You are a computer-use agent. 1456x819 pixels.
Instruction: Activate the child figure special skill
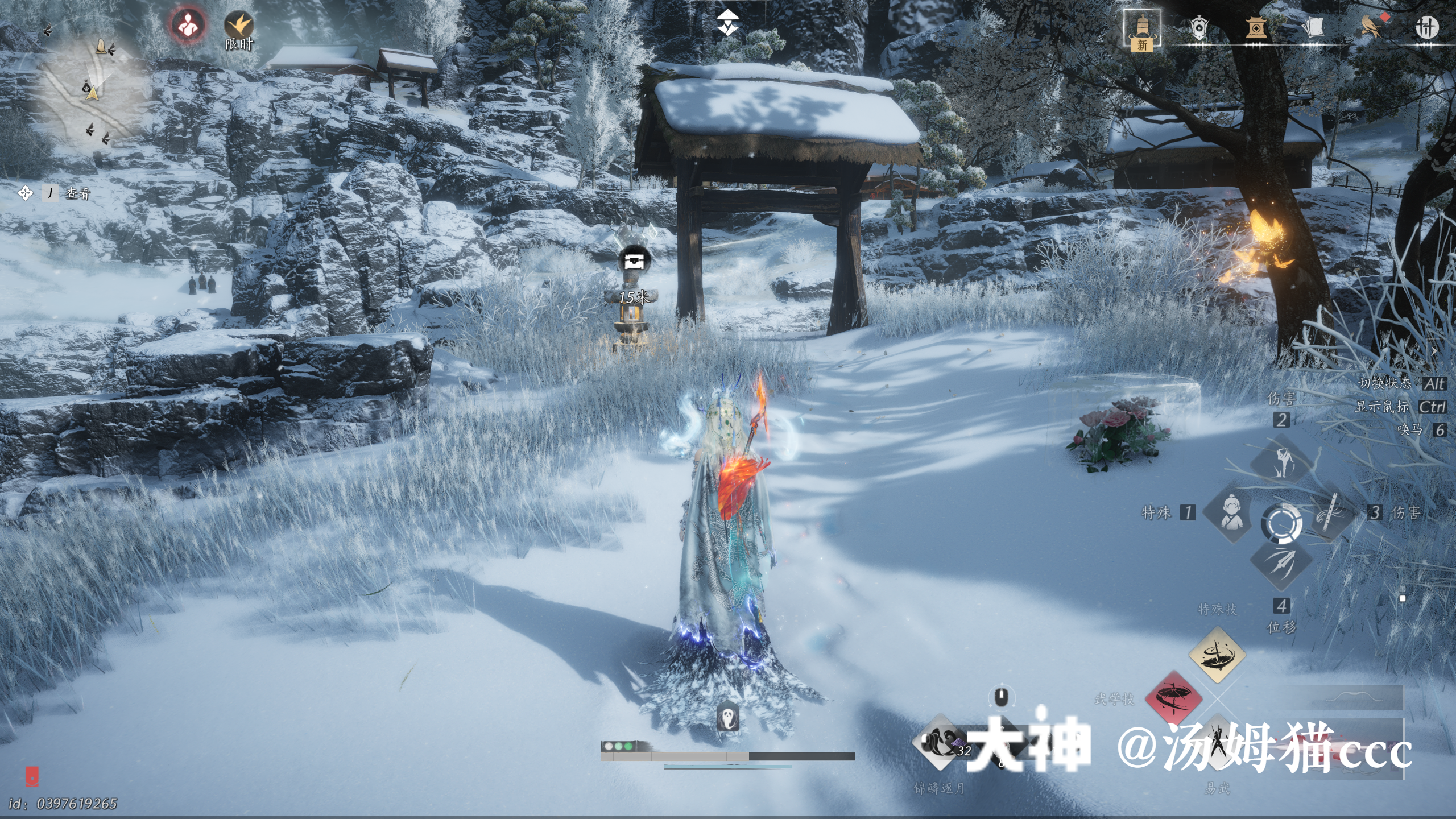click(1230, 513)
